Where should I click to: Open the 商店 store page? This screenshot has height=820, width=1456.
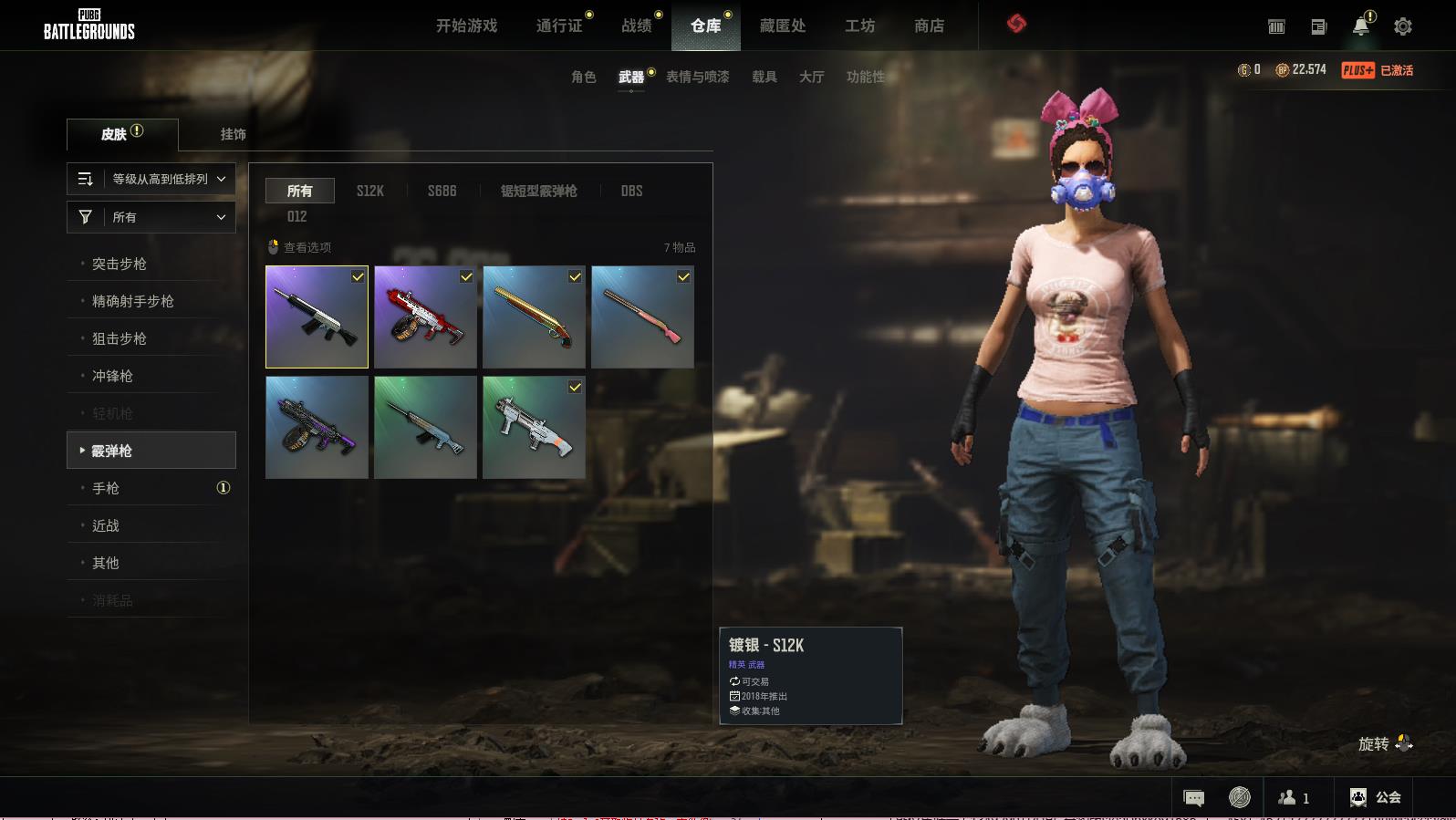pos(929,26)
